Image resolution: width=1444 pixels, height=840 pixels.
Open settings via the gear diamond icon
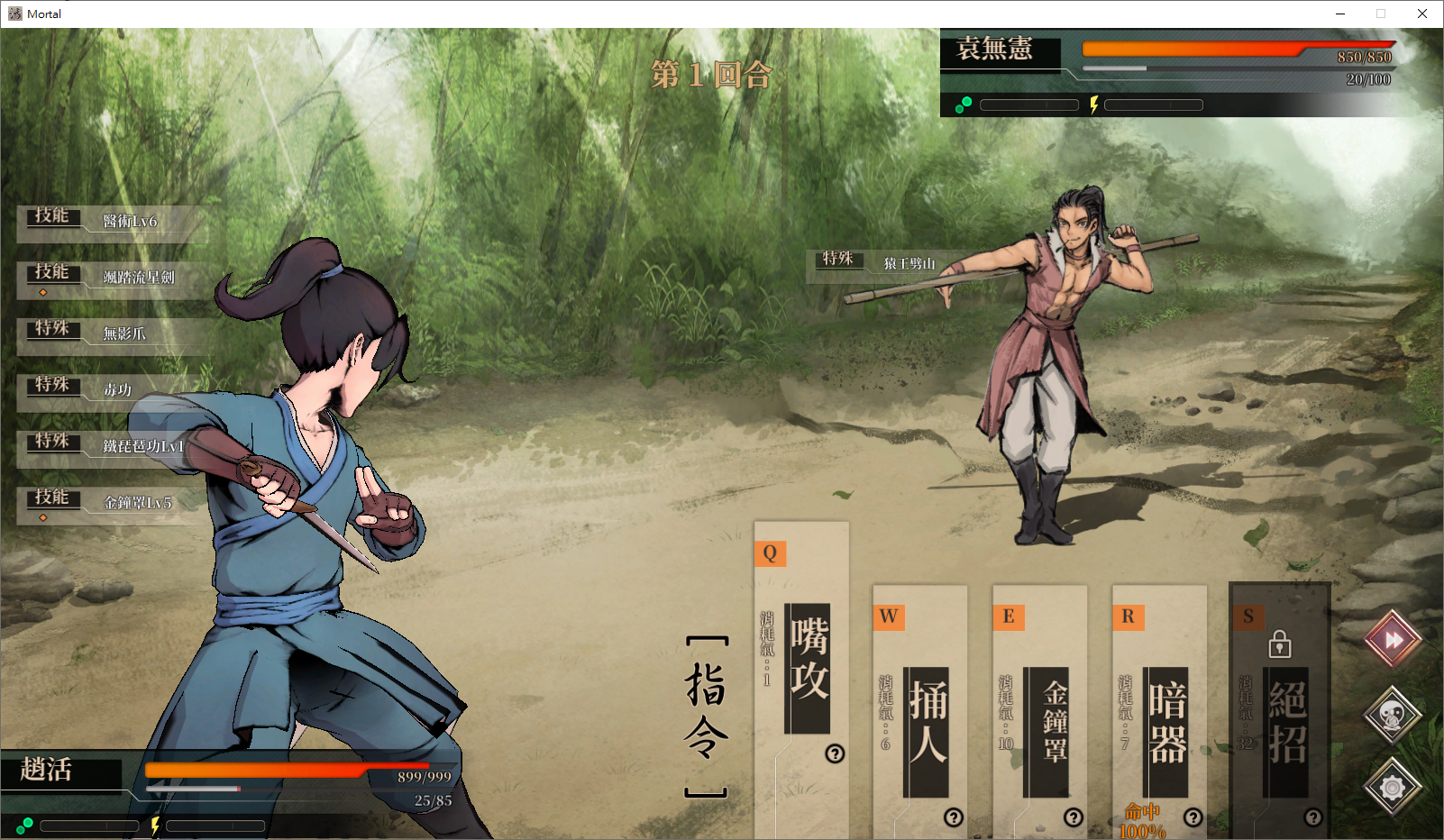pos(1393,789)
